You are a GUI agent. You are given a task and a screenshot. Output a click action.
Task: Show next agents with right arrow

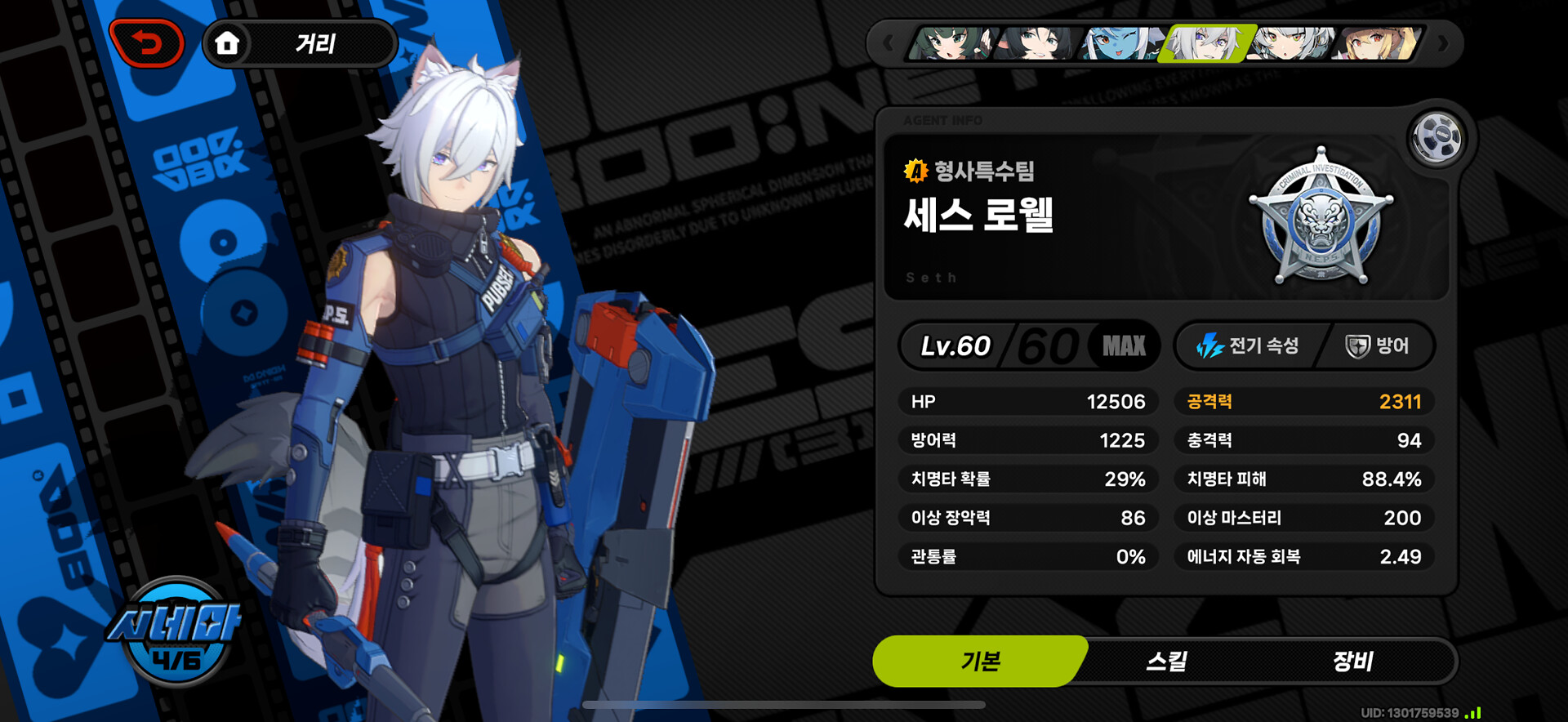1443,43
